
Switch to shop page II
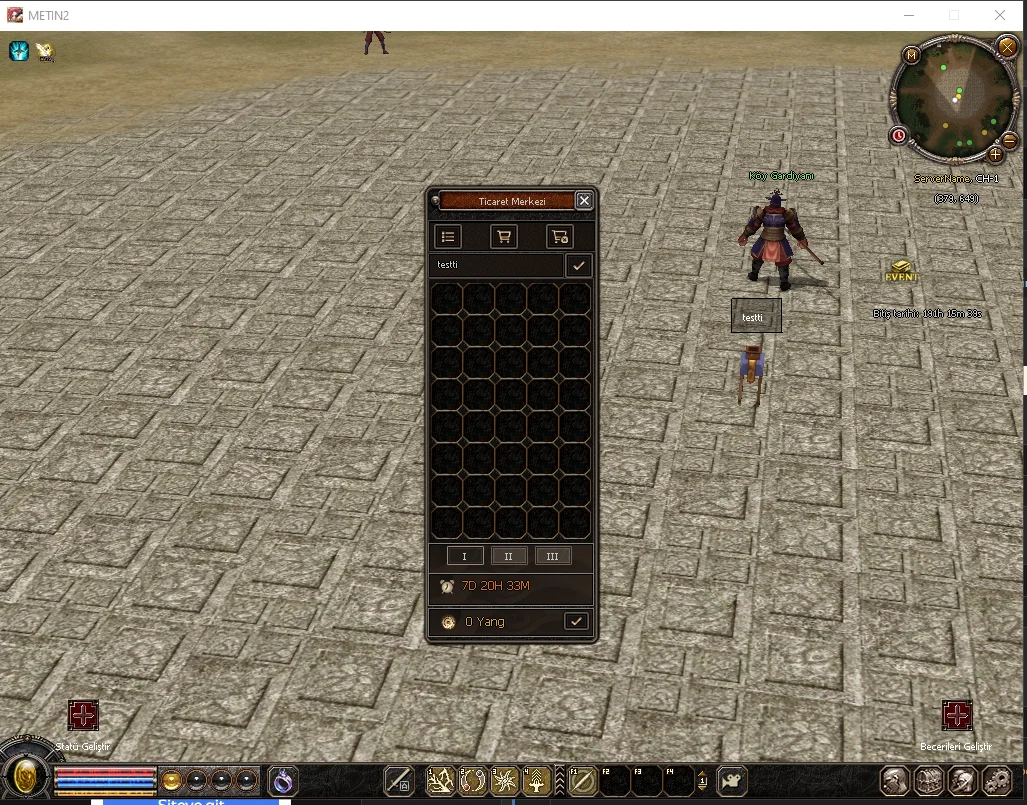coord(509,556)
